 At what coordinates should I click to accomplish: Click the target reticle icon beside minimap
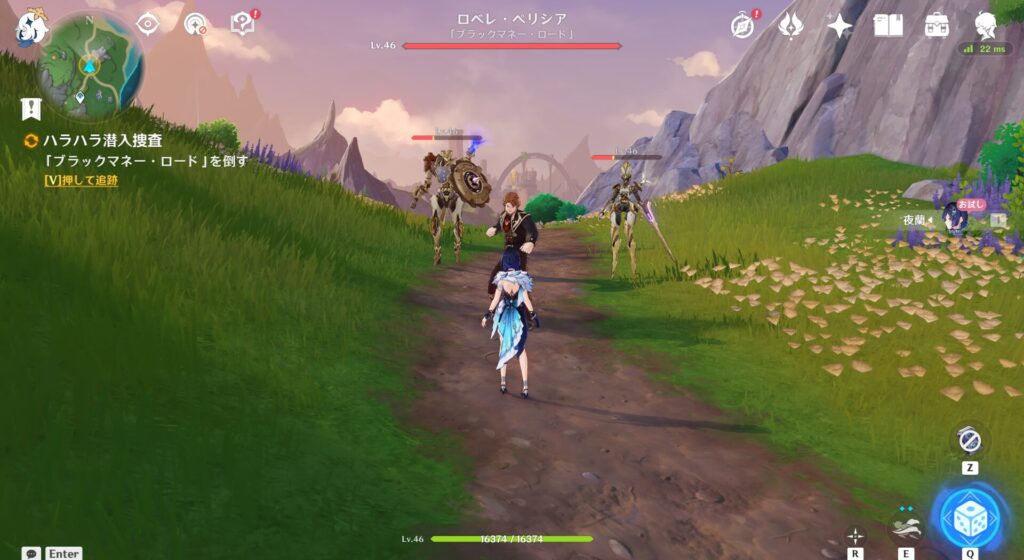tap(148, 24)
